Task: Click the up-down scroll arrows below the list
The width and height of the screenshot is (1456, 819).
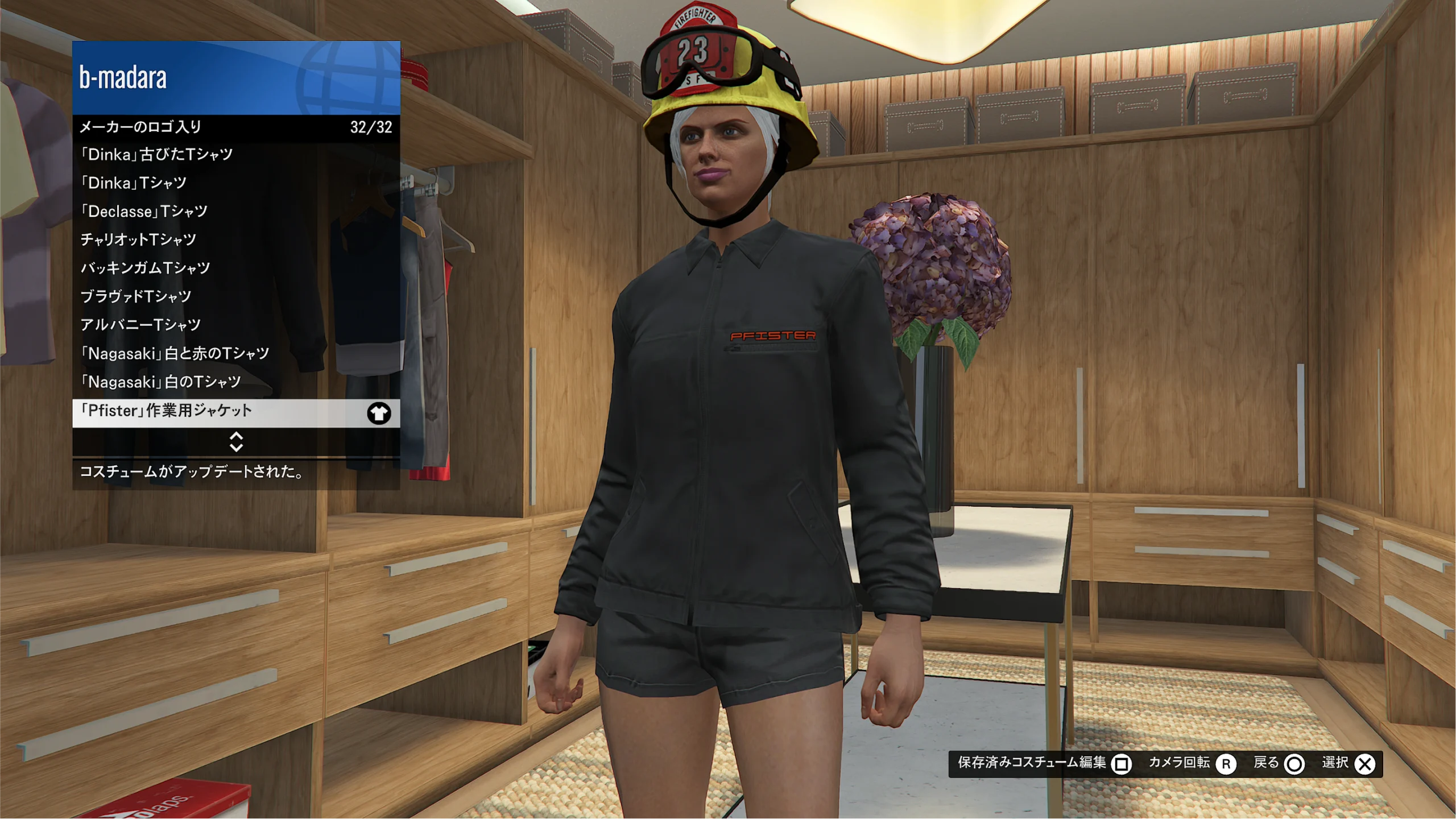Action: [x=236, y=442]
